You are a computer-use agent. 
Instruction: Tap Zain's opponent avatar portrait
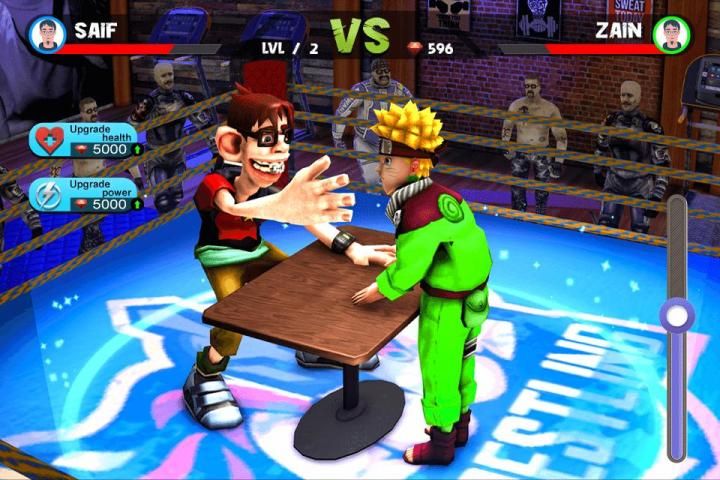[x=672, y=35]
